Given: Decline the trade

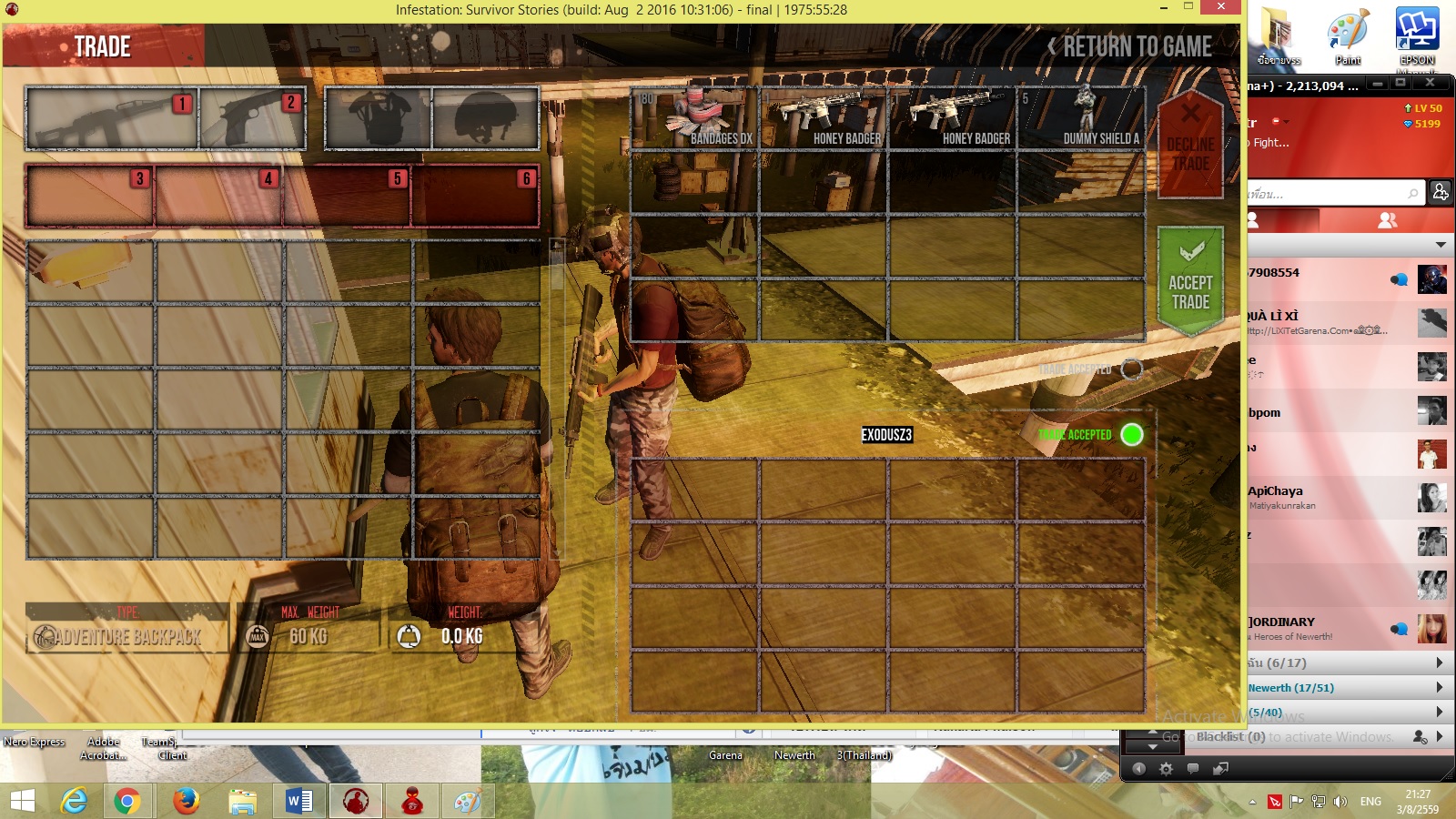Looking at the screenshot, I should point(1189,146).
